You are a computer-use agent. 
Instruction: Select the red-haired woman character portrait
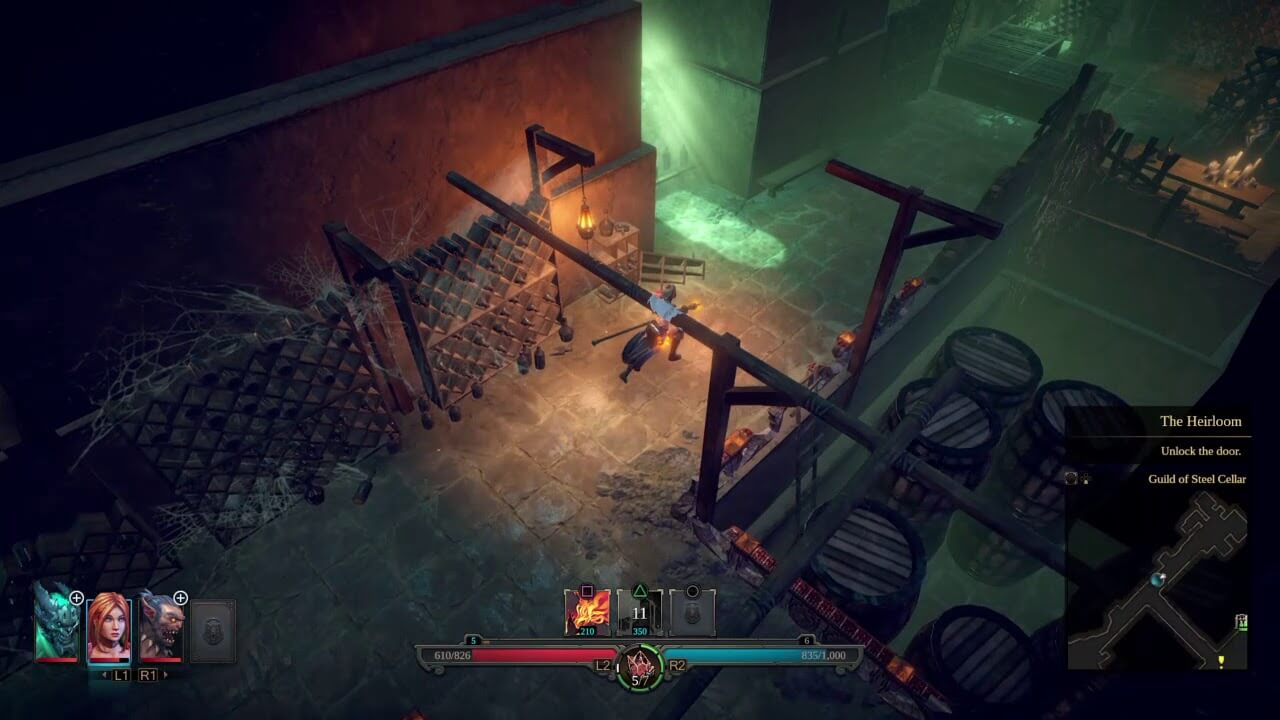108,627
